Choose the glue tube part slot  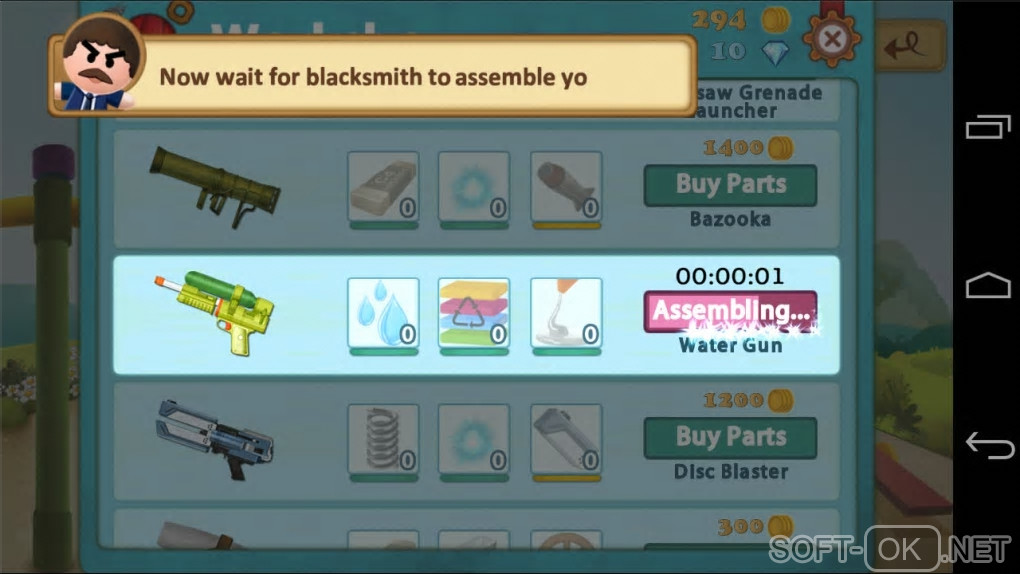tap(566, 313)
